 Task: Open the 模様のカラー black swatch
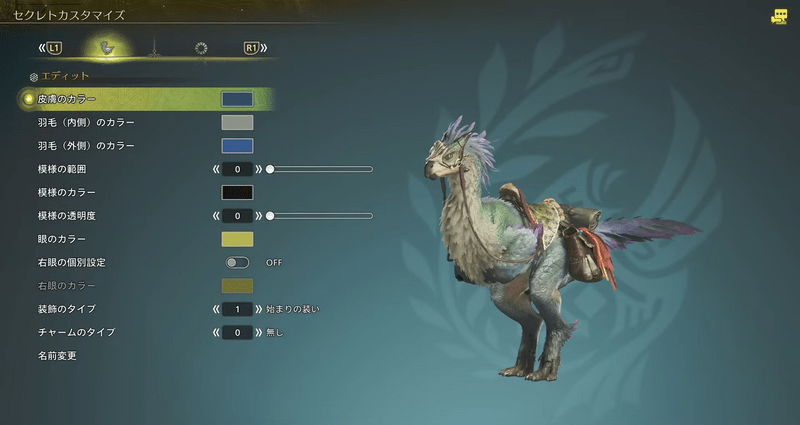point(237,192)
